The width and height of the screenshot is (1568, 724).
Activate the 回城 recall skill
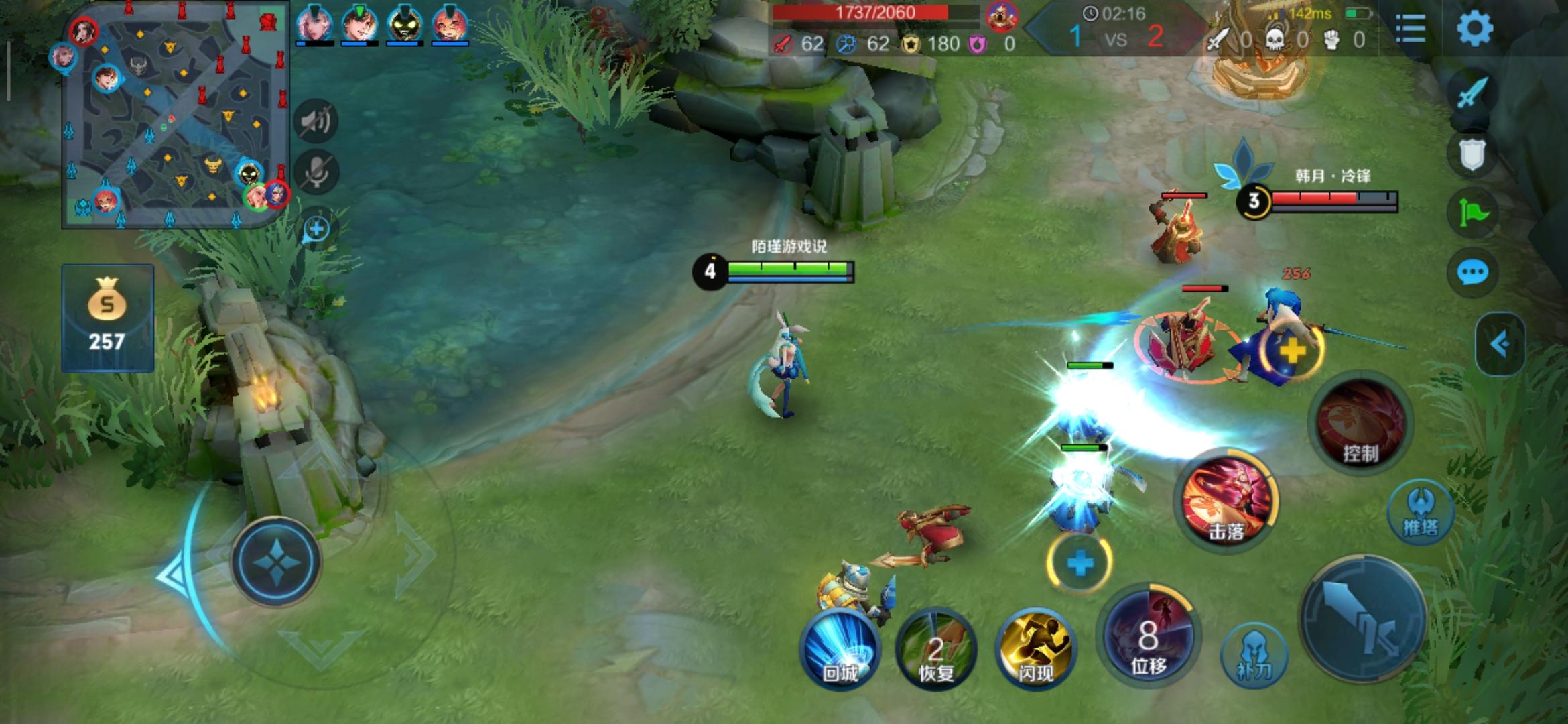click(x=840, y=649)
